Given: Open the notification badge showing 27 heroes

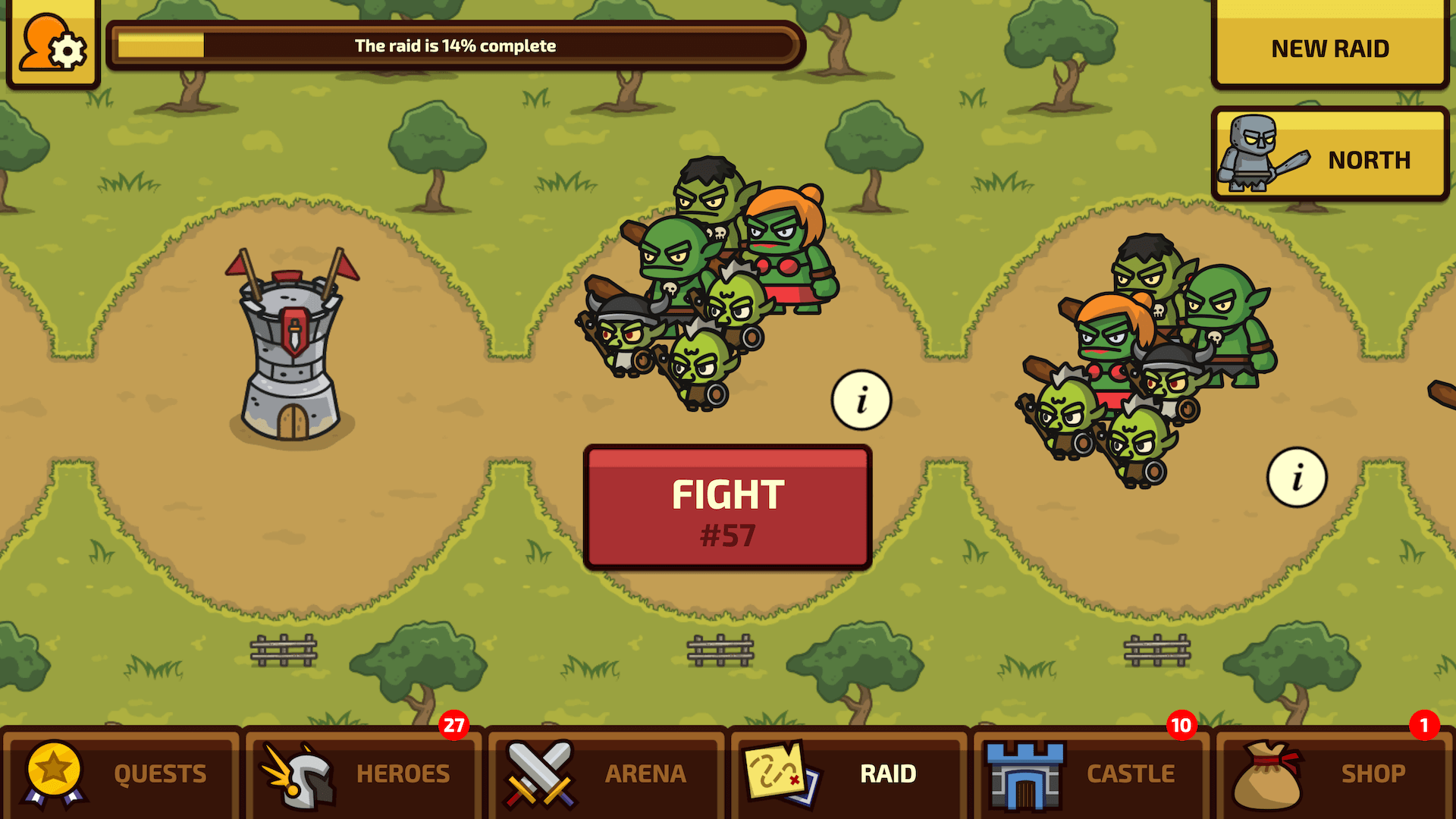Looking at the screenshot, I should (x=456, y=726).
